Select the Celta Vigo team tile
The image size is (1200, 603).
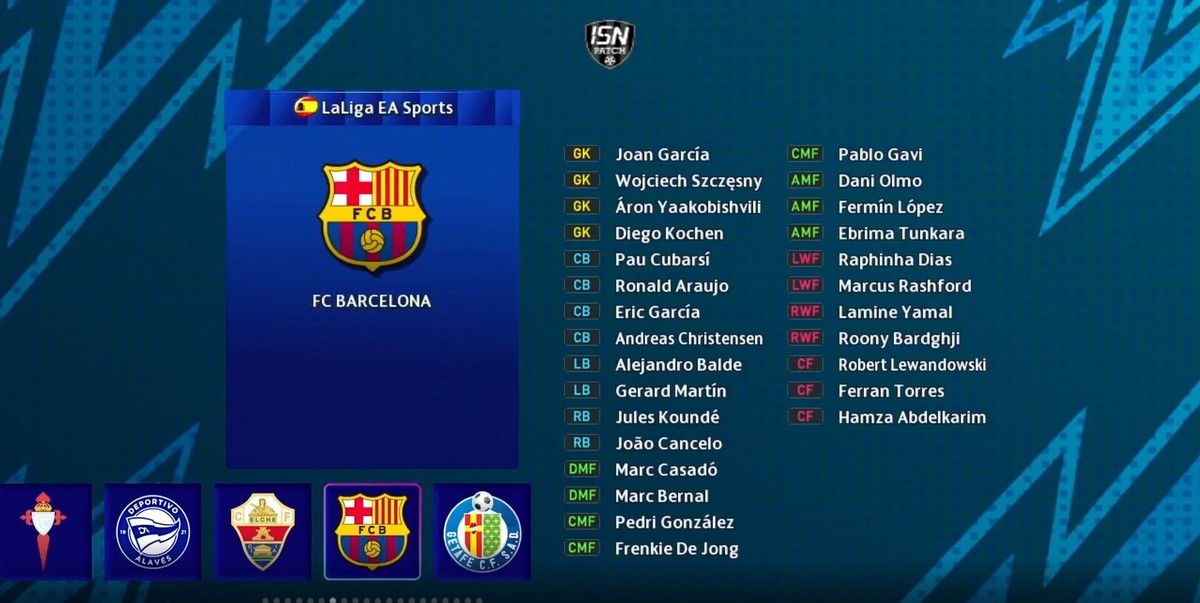pyautogui.click(x=45, y=531)
